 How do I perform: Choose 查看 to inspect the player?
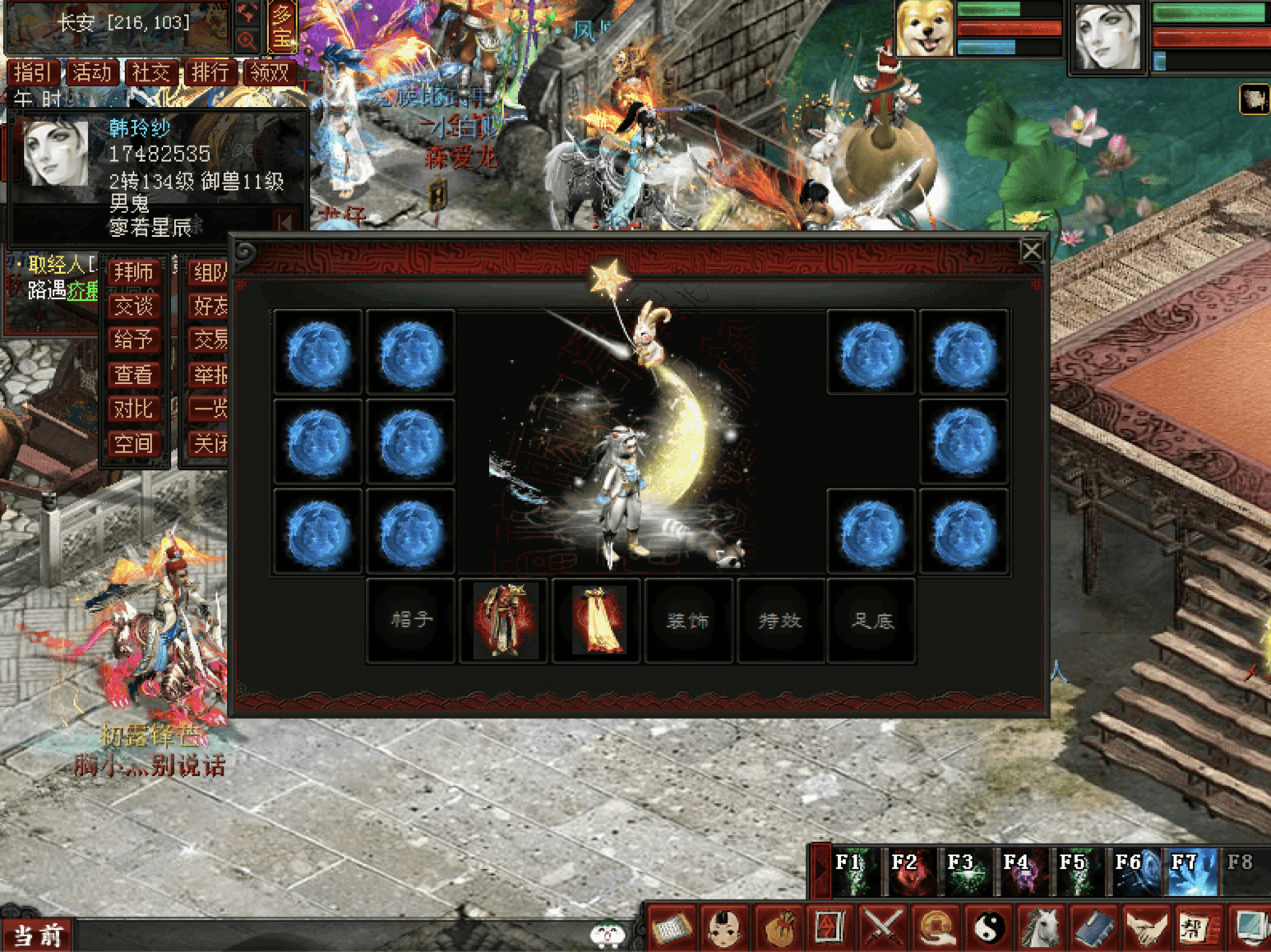pos(133,375)
